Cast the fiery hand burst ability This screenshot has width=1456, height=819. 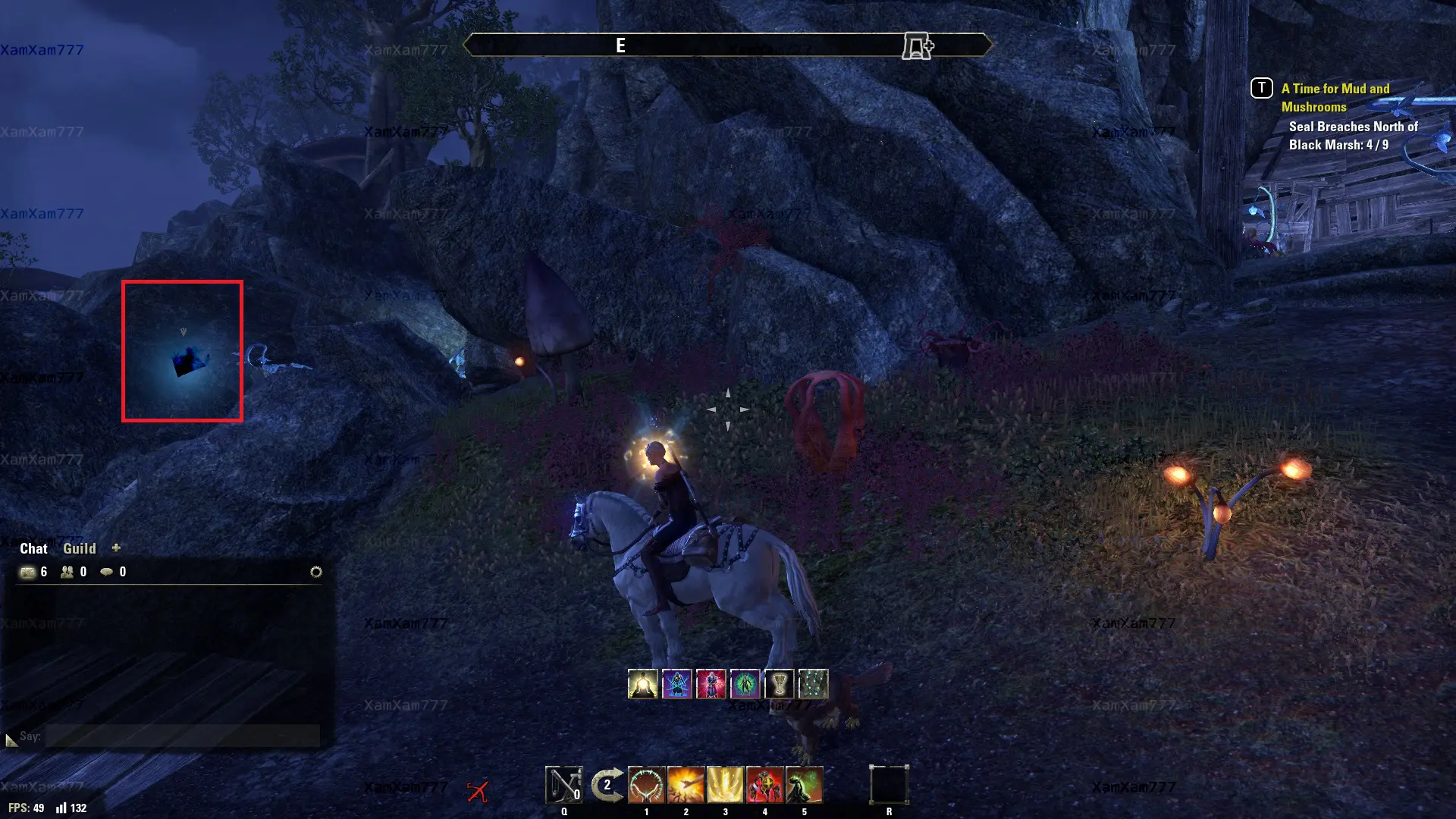point(686,785)
